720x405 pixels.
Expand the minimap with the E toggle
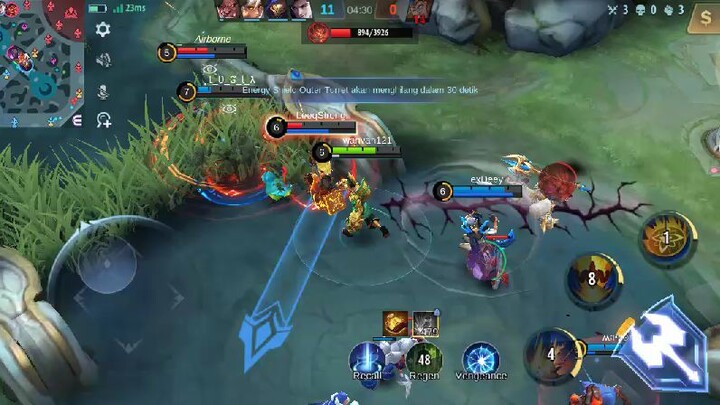(x=78, y=120)
